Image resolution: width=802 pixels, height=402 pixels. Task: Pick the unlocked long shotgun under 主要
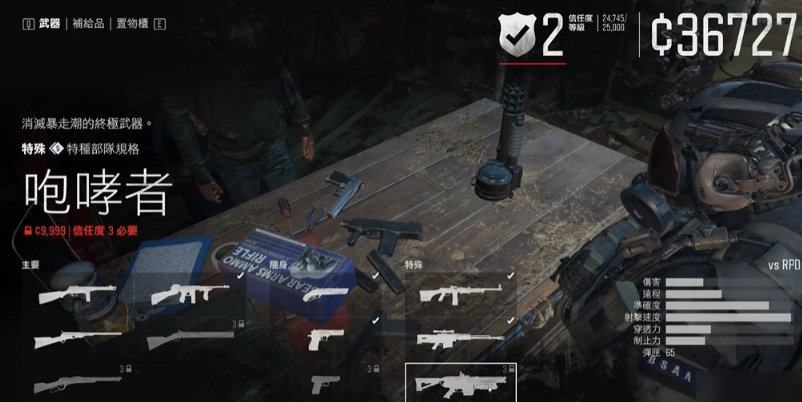tap(77, 340)
